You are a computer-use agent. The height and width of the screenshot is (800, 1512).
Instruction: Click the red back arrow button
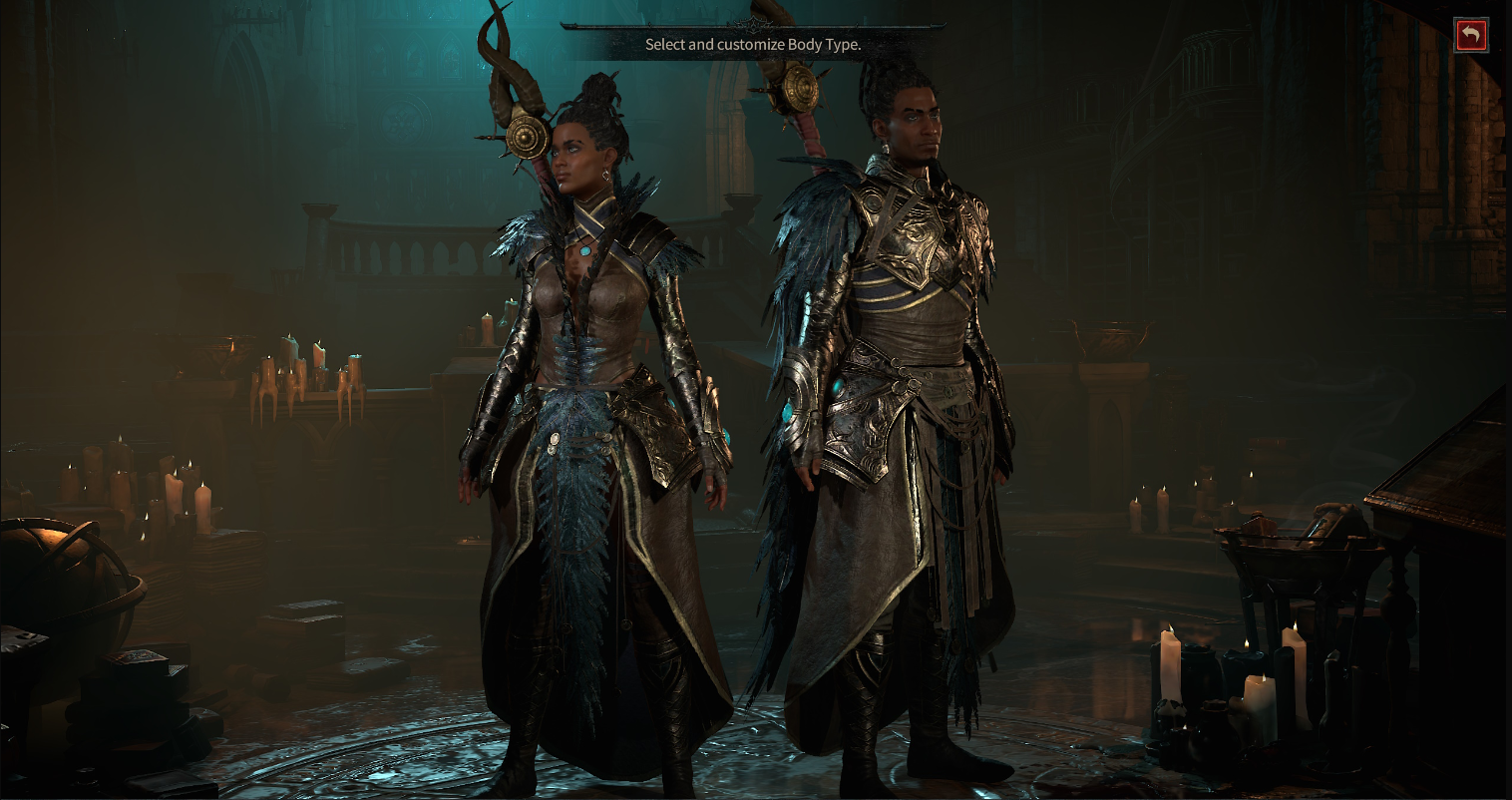tap(1470, 35)
